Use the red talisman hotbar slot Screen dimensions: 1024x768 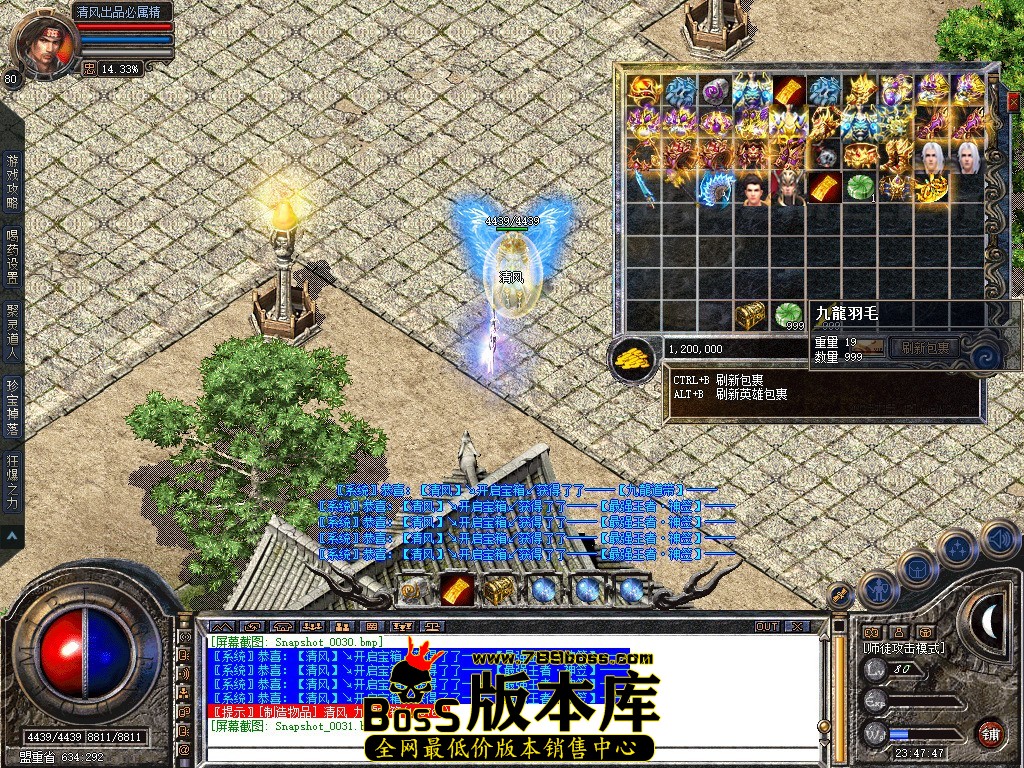(x=458, y=590)
